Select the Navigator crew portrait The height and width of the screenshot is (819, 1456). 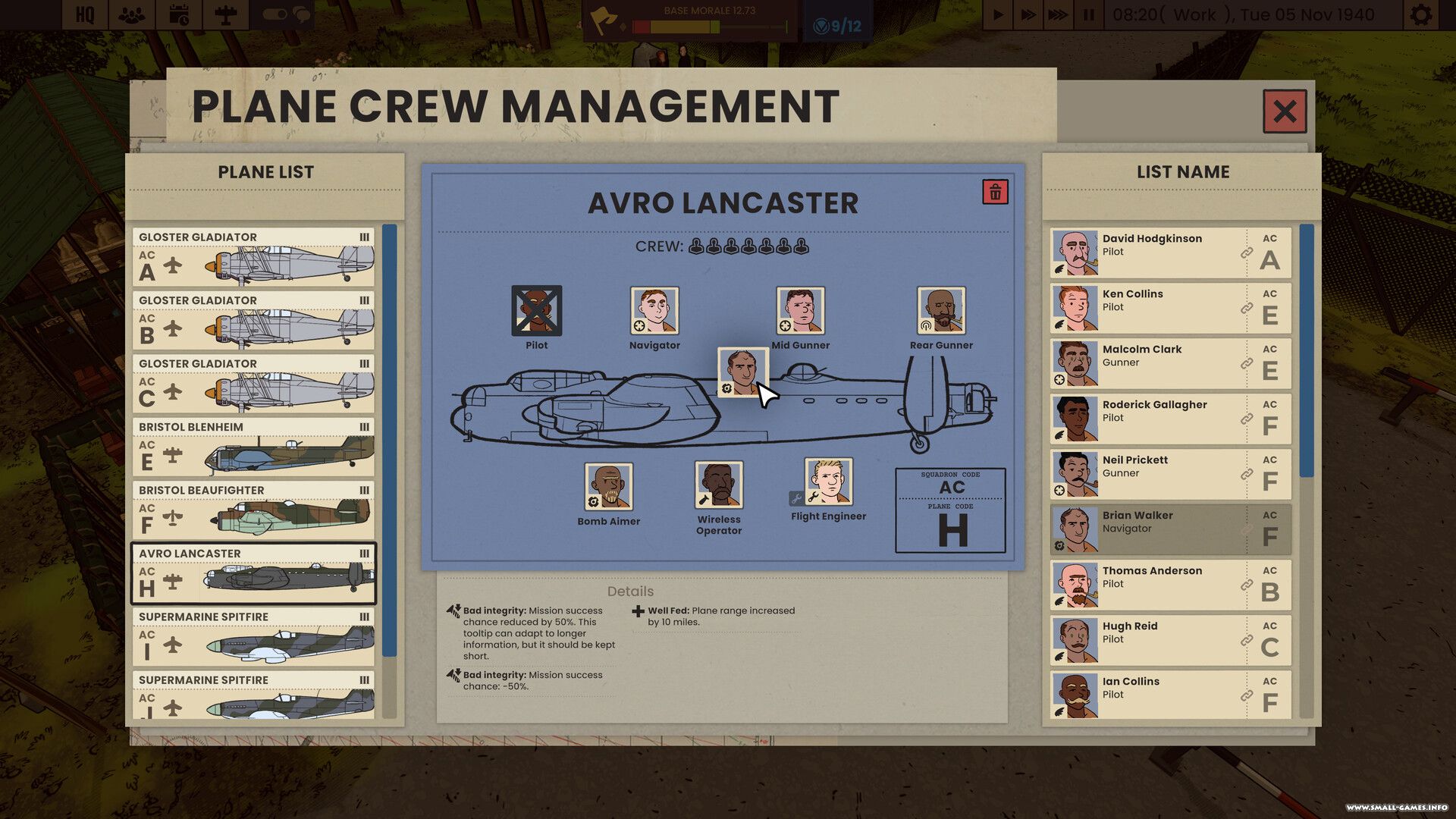[654, 310]
